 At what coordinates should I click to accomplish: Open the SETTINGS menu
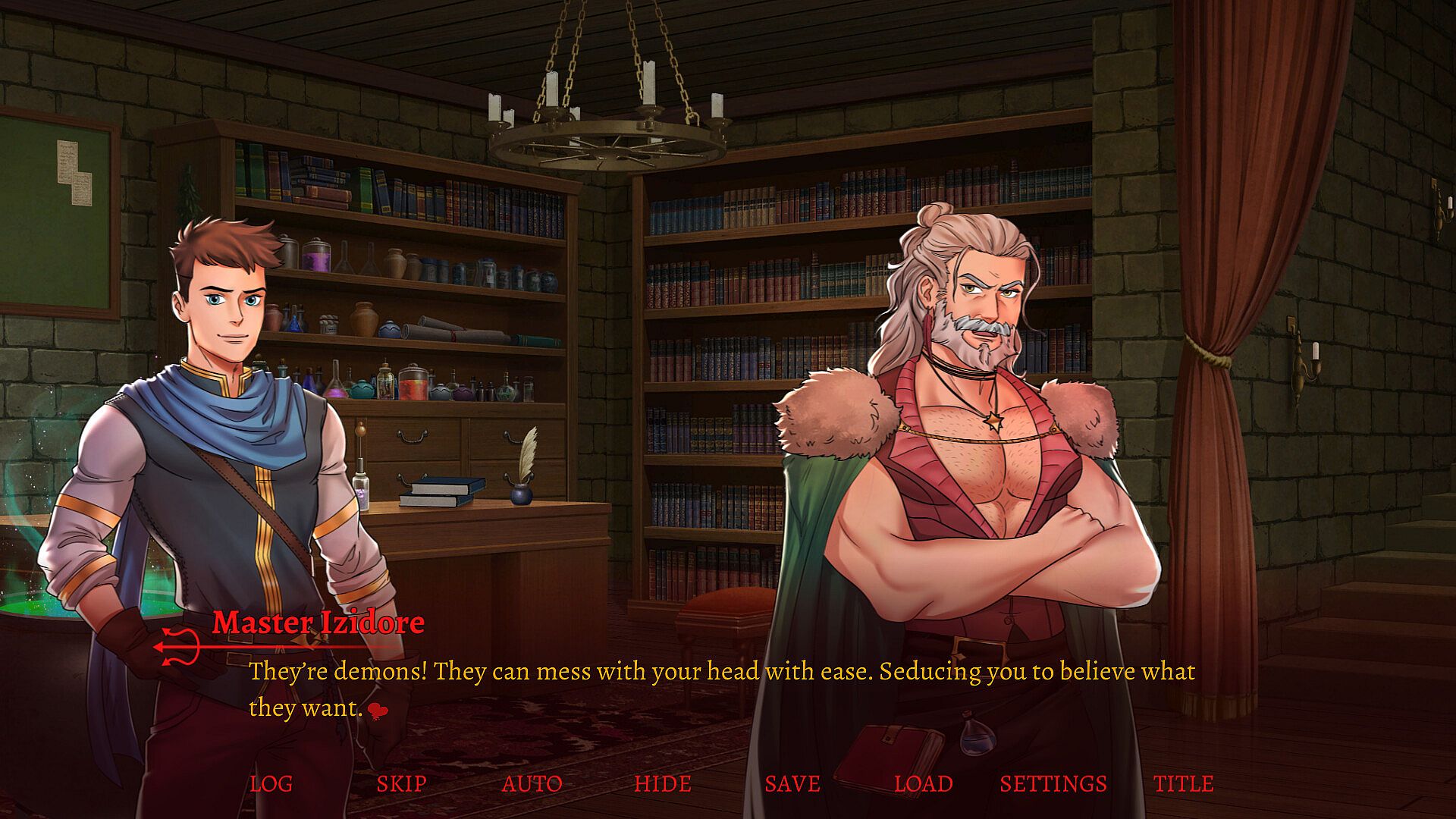(1053, 783)
